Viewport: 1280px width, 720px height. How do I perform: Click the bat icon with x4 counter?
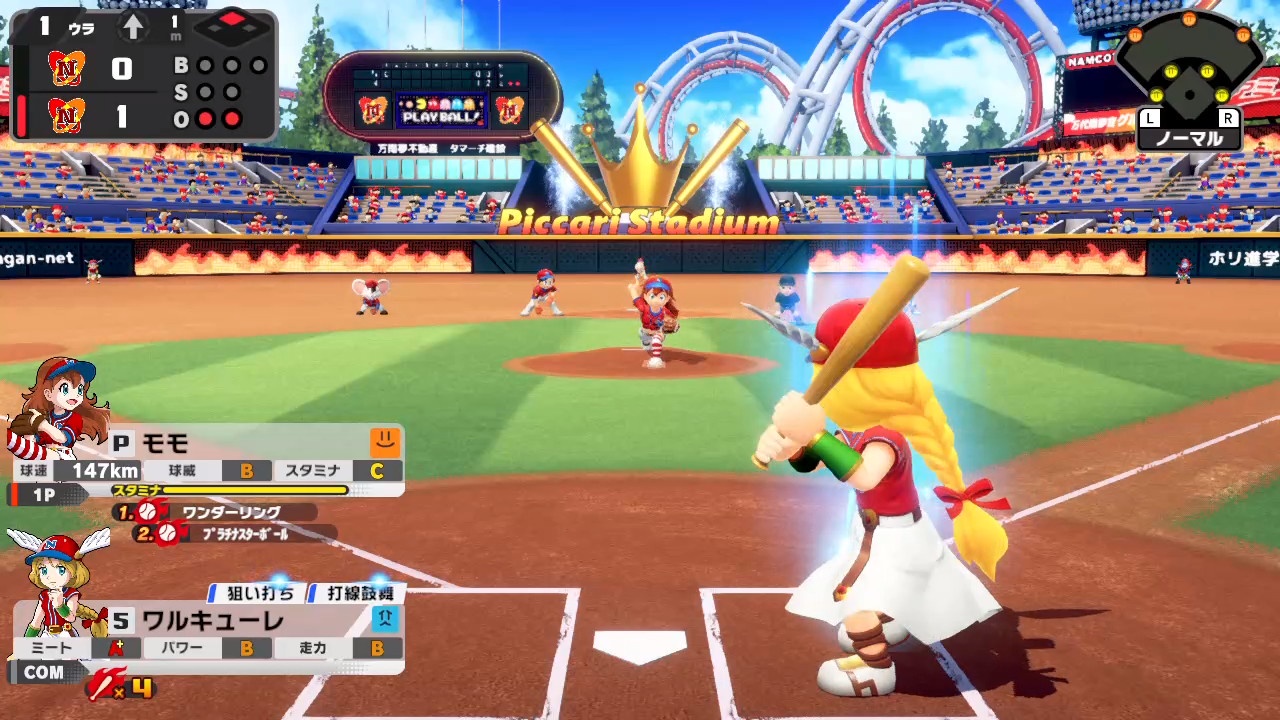pyautogui.click(x=121, y=686)
